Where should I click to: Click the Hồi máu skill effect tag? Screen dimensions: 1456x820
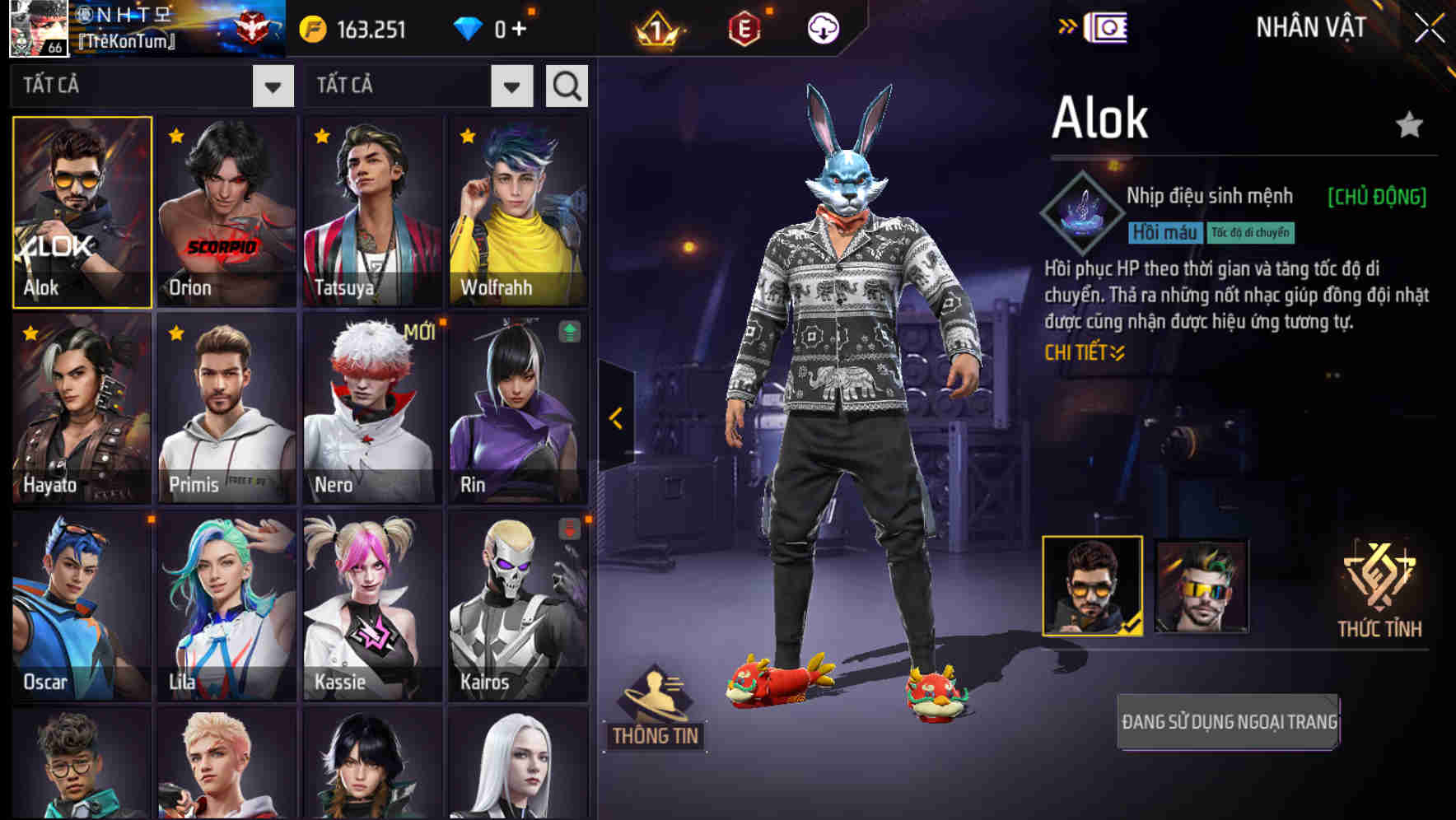1164,232
